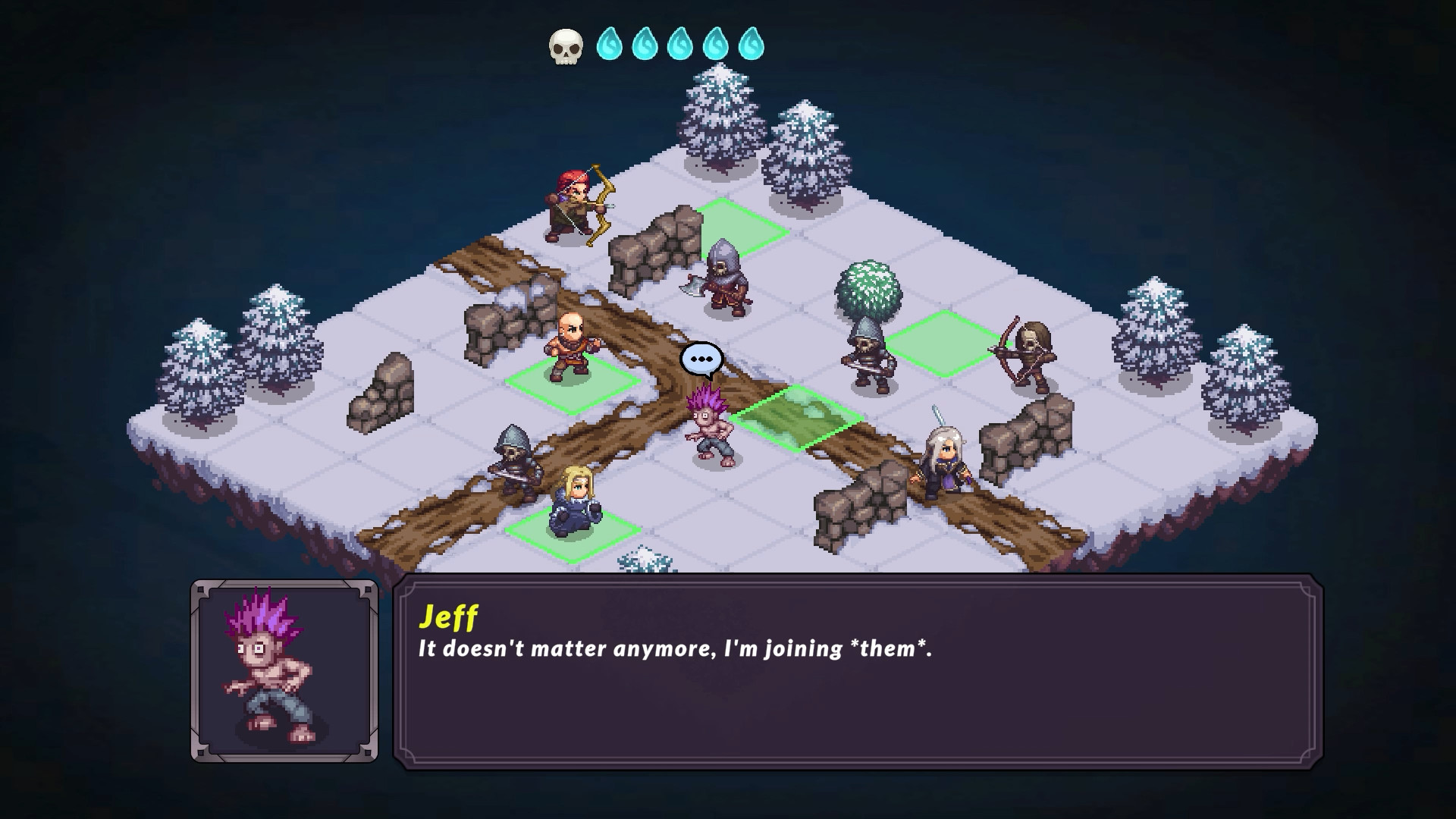This screenshot has width=1456, height=819.
Task: Click the middle water droplet icon
Action: click(x=679, y=45)
